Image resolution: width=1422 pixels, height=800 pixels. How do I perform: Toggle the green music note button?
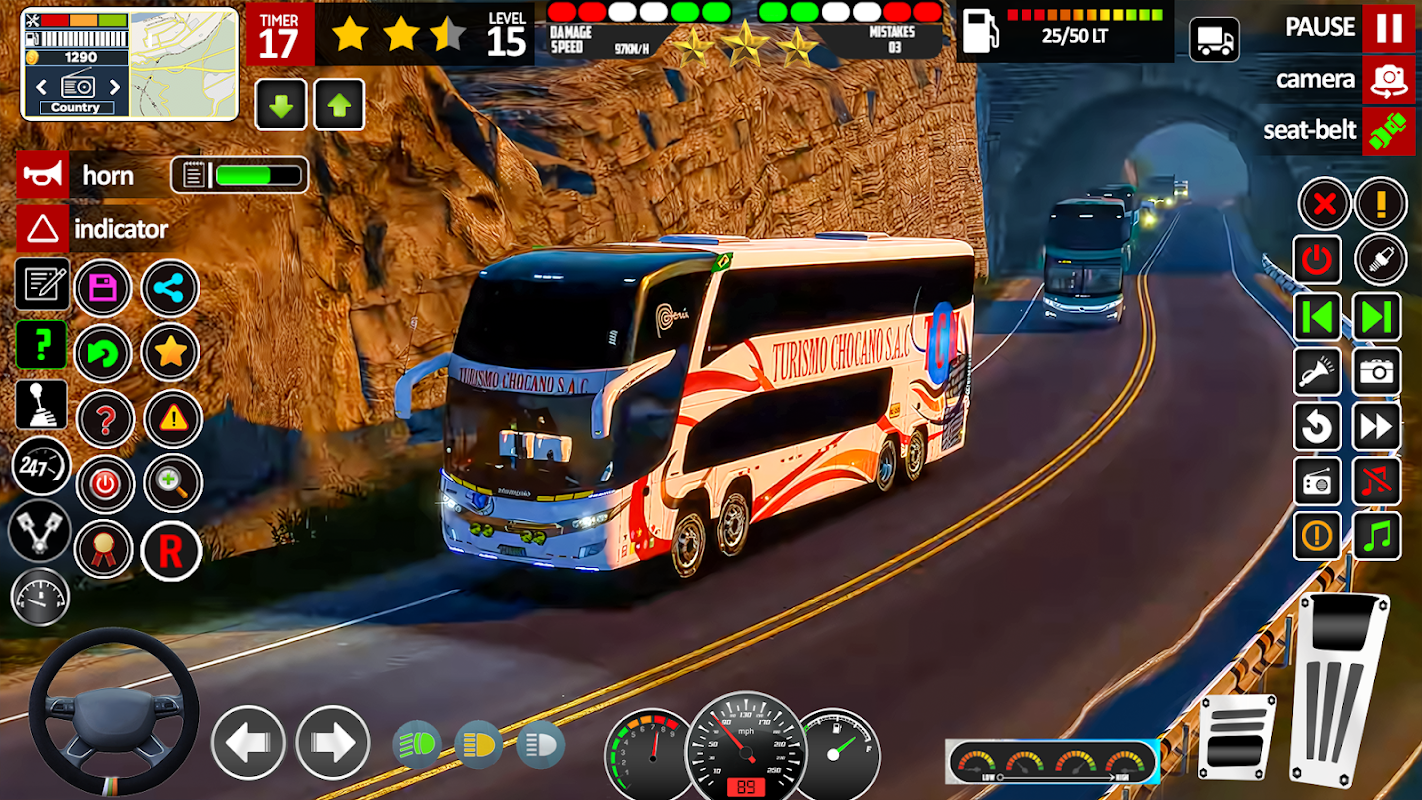click(x=1377, y=536)
